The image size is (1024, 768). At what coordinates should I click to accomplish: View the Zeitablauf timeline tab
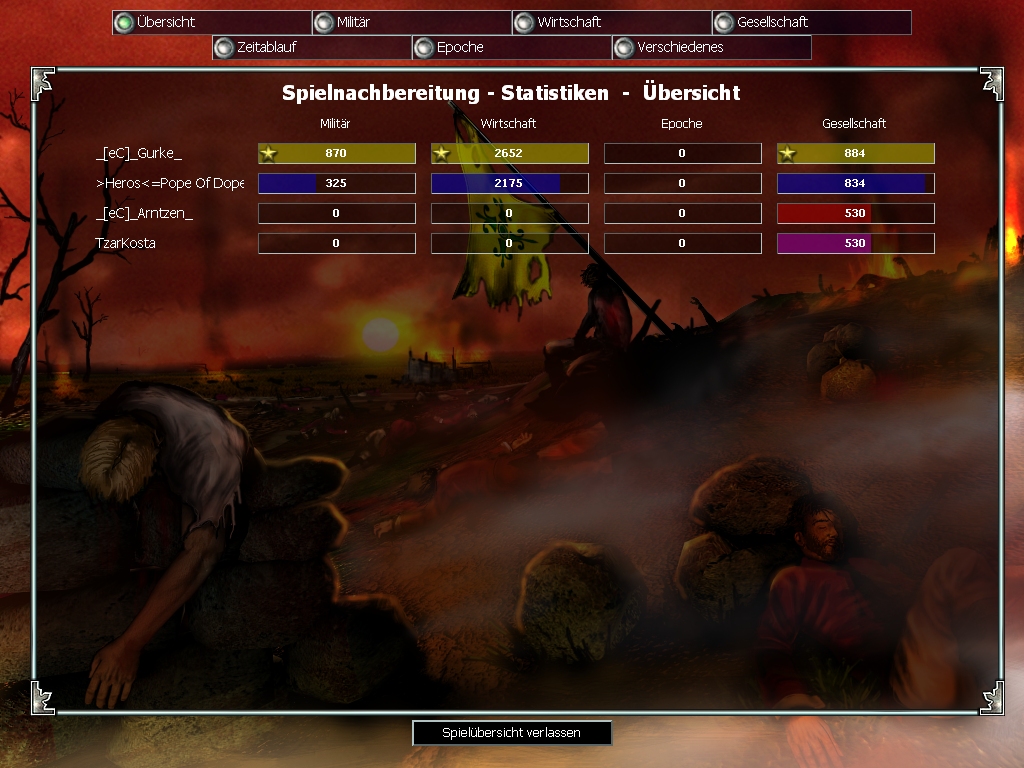coord(312,47)
